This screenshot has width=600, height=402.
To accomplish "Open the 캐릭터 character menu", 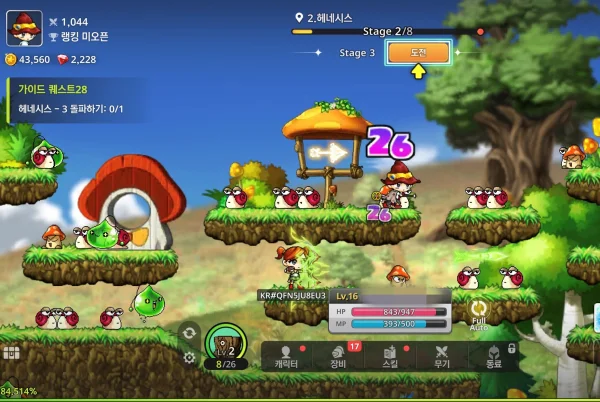I will click(x=288, y=357).
